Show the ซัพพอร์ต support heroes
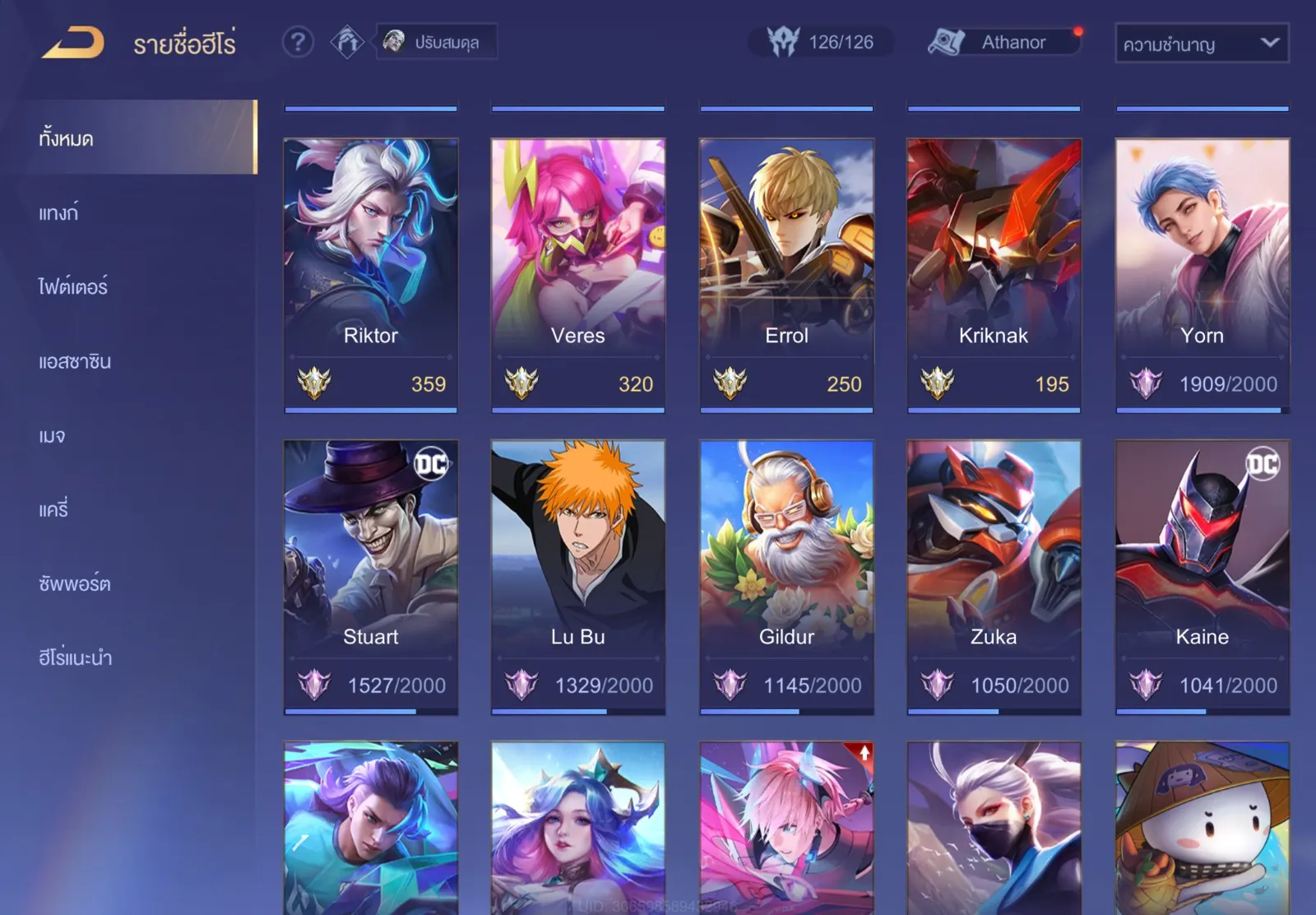The height and width of the screenshot is (915, 1316). pyautogui.click(x=75, y=583)
